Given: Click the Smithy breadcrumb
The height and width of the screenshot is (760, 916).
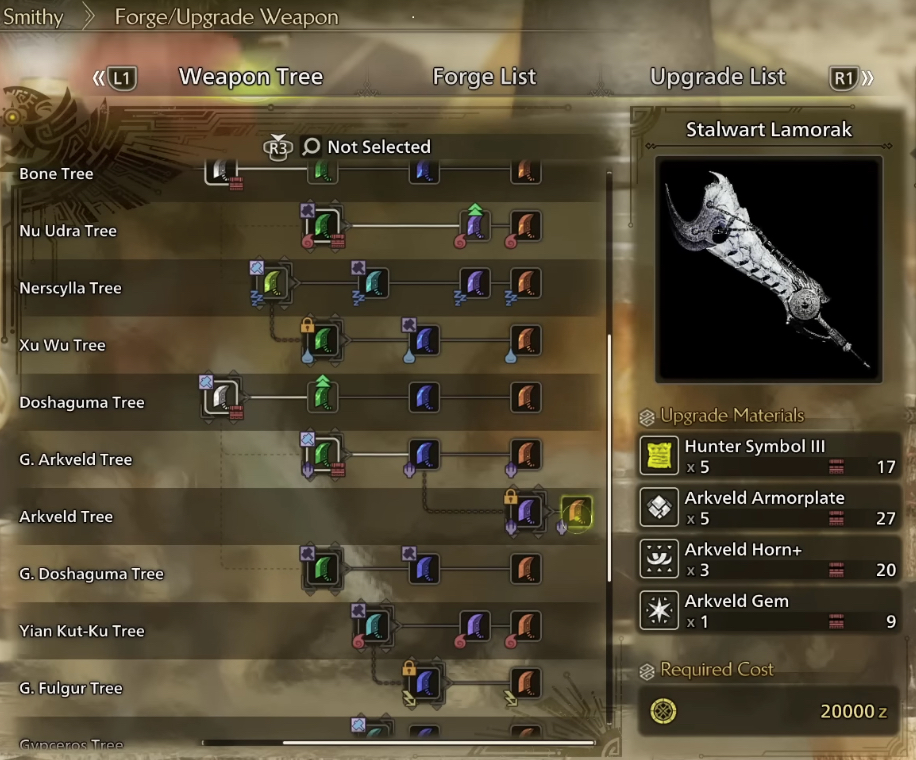Looking at the screenshot, I should [33, 17].
